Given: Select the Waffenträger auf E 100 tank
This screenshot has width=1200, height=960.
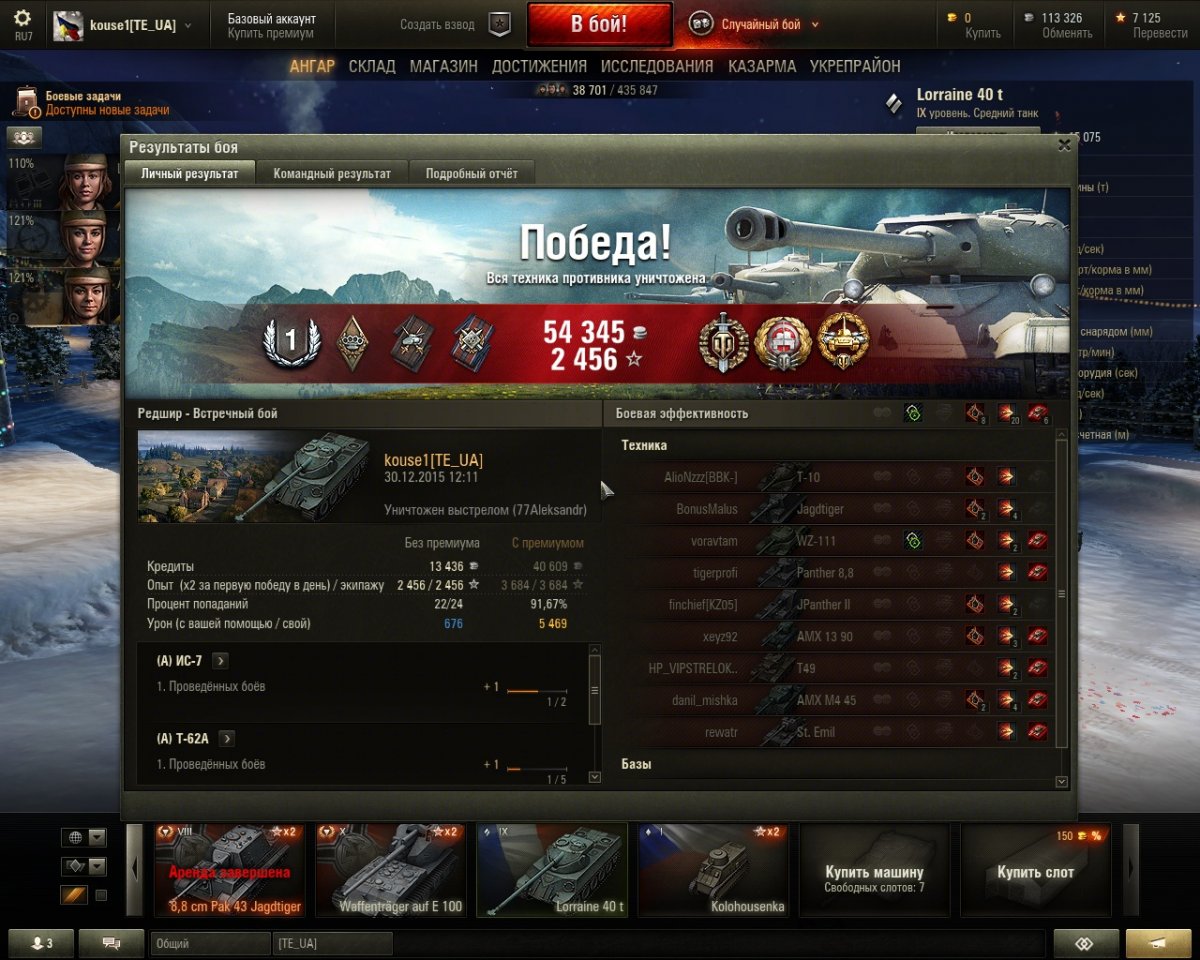Looking at the screenshot, I should click(390, 870).
